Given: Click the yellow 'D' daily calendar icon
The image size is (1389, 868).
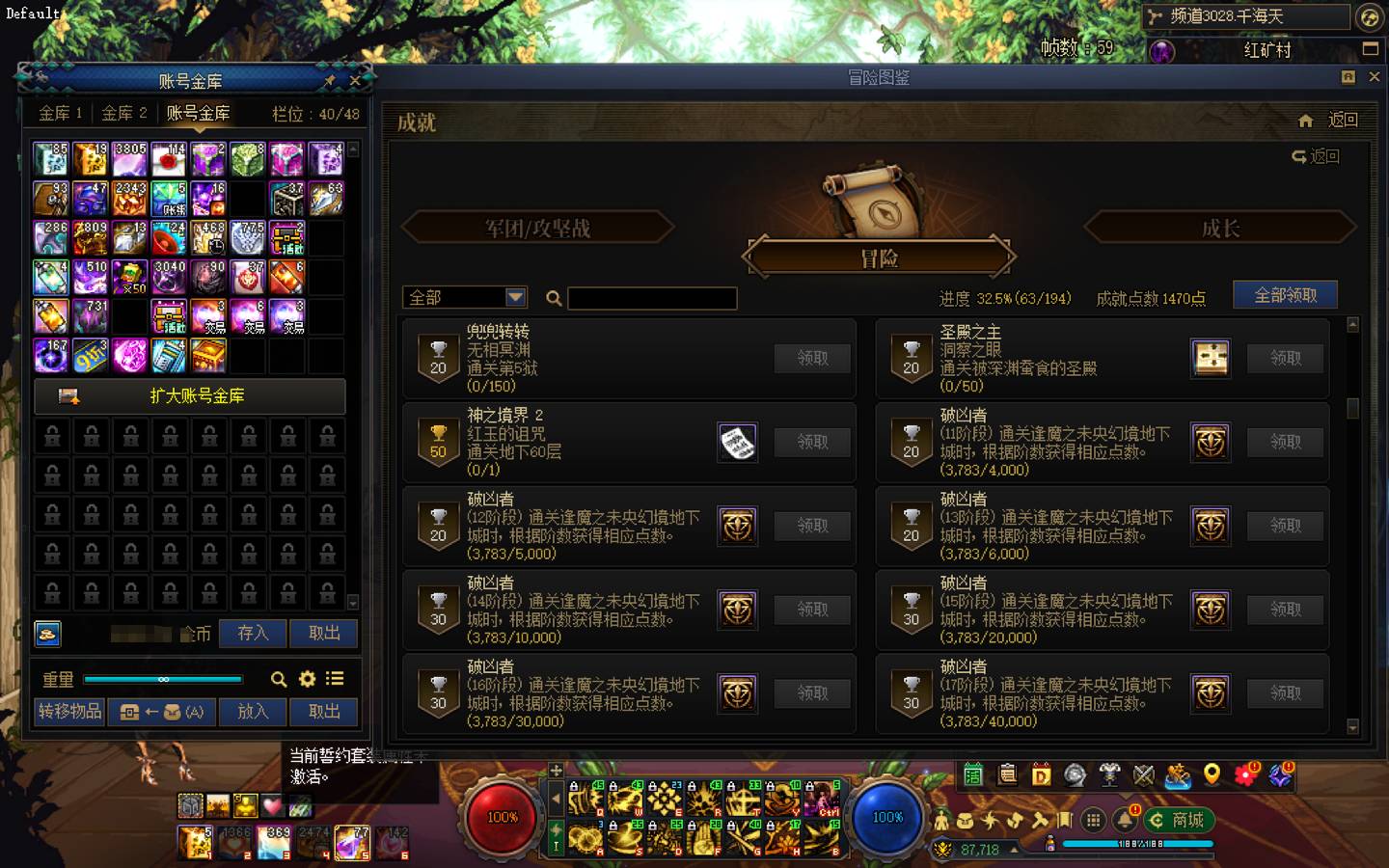Looking at the screenshot, I should click(1041, 774).
